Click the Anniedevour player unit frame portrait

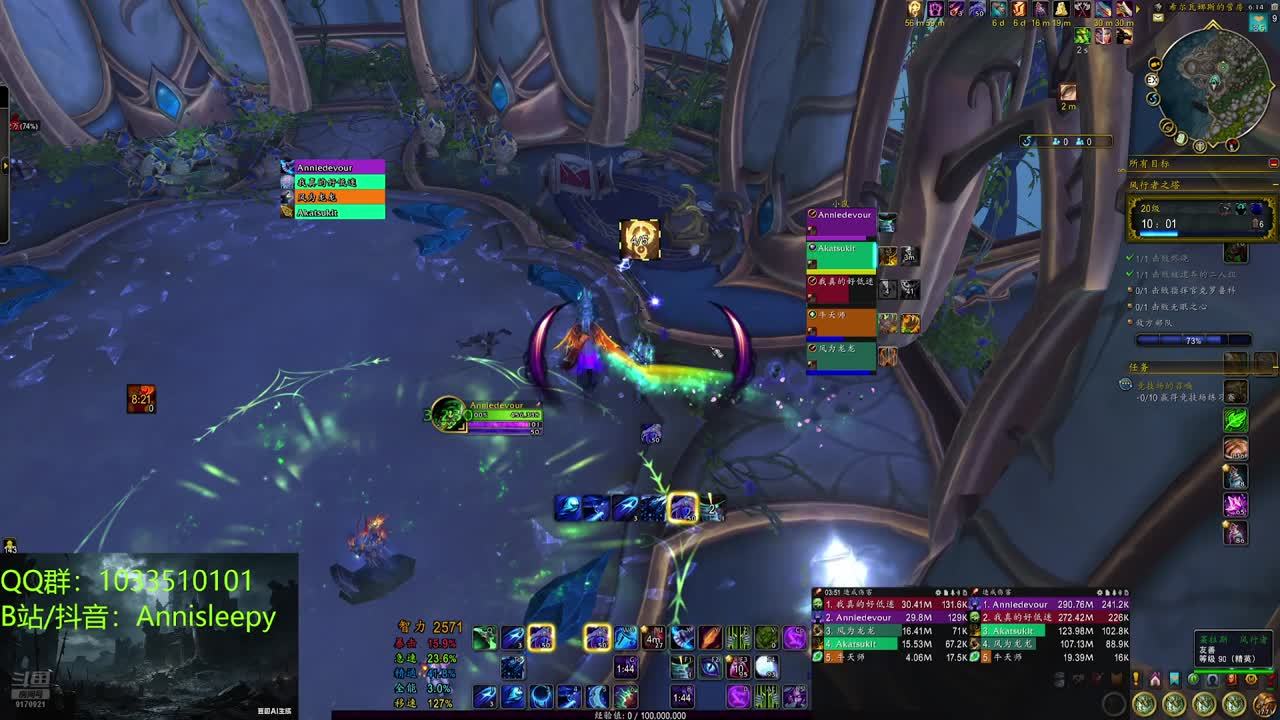tap(449, 413)
